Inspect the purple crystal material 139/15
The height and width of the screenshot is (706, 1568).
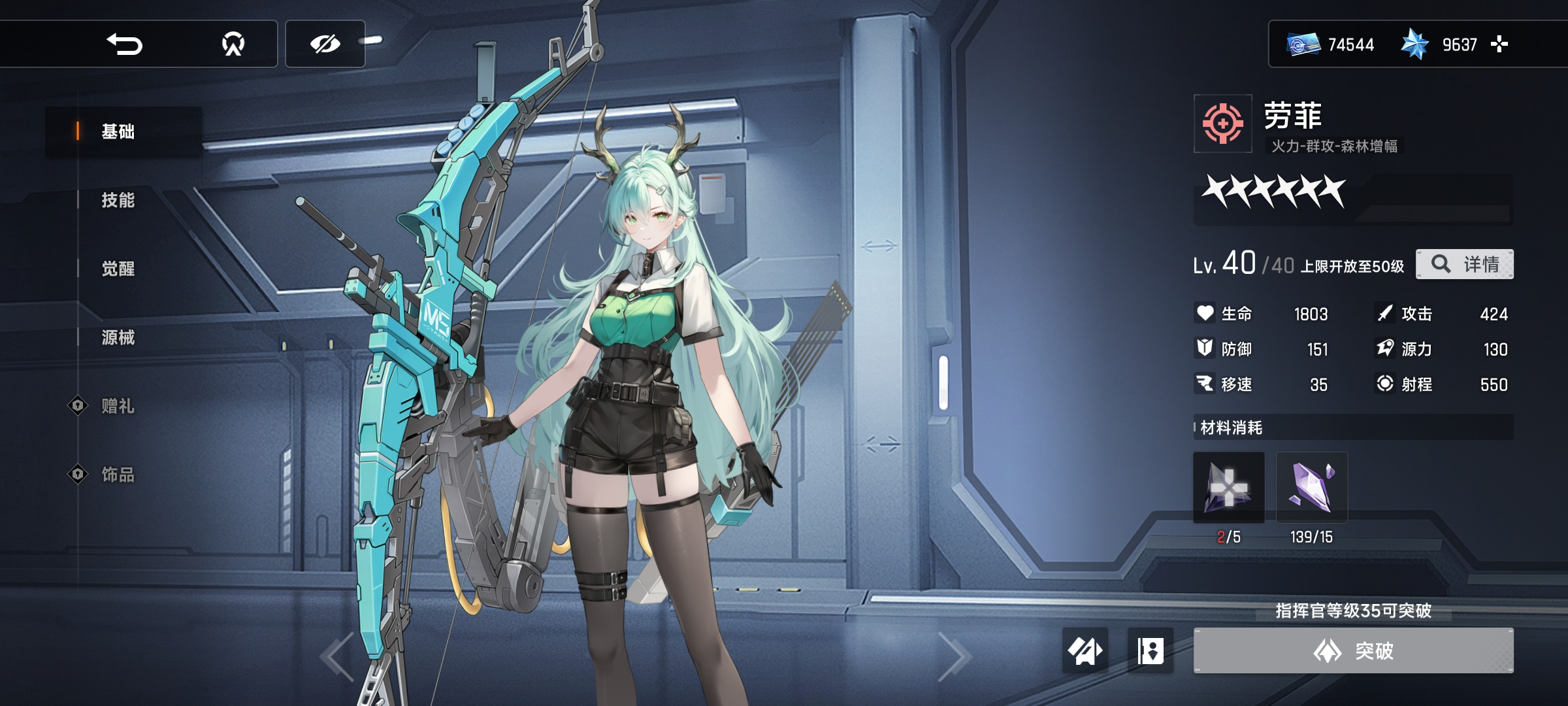click(x=1311, y=488)
